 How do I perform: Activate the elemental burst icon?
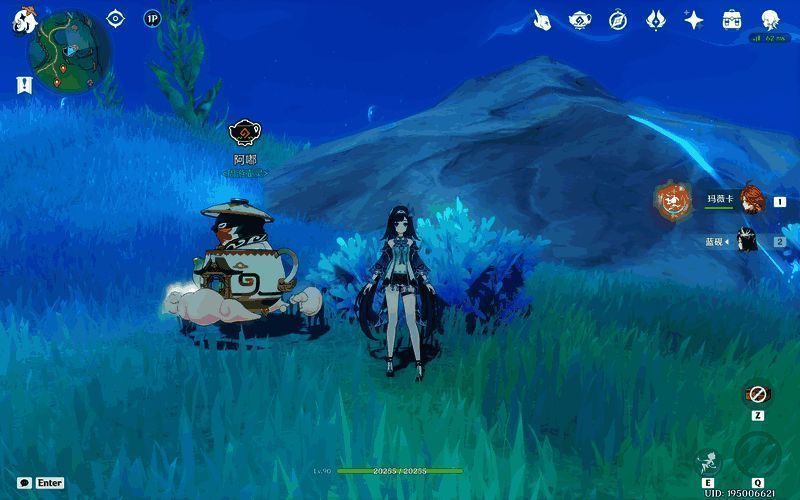756,455
